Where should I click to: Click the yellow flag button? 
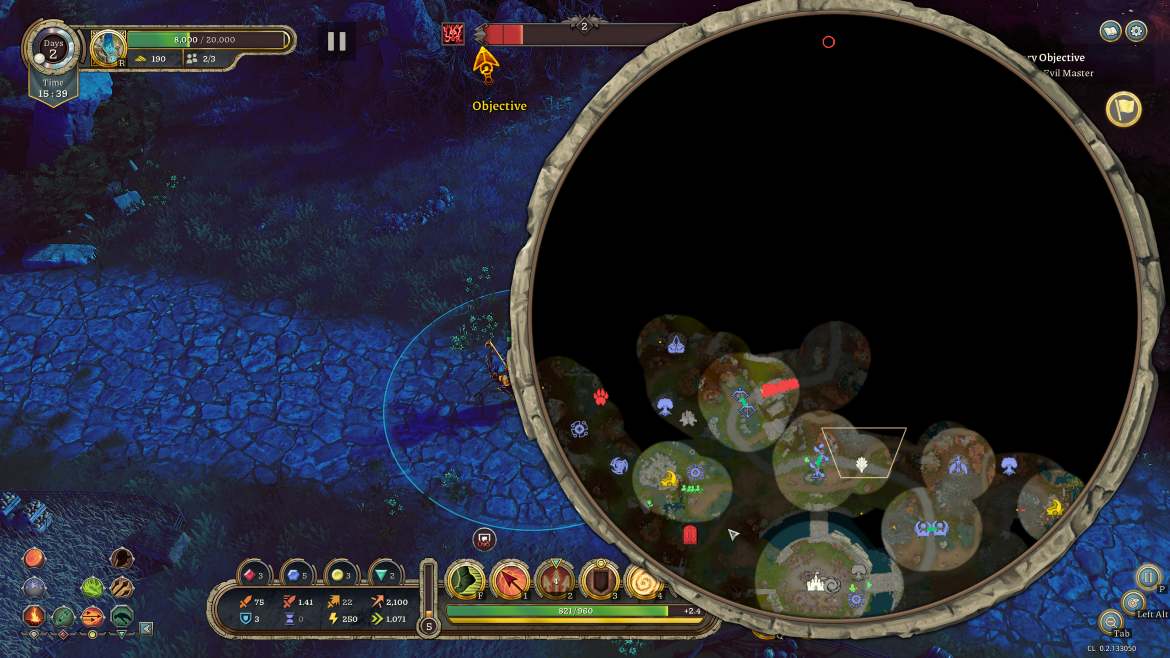[1124, 109]
